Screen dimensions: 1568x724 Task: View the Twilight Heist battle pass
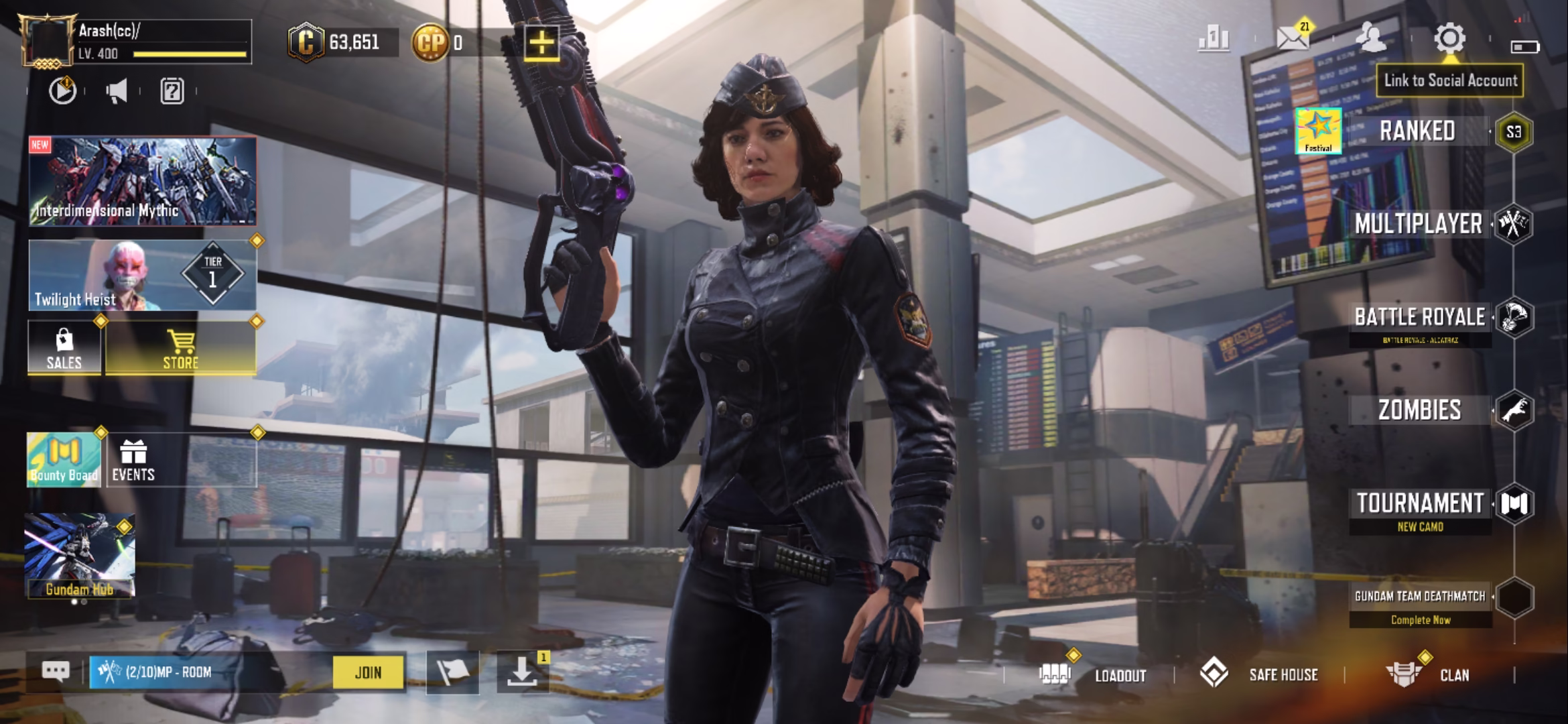click(x=142, y=276)
